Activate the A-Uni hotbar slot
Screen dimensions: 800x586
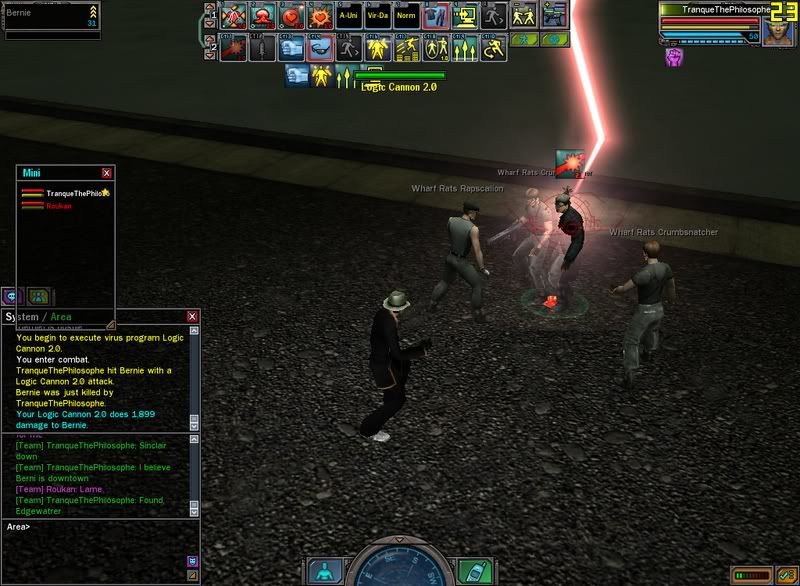(x=348, y=17)
